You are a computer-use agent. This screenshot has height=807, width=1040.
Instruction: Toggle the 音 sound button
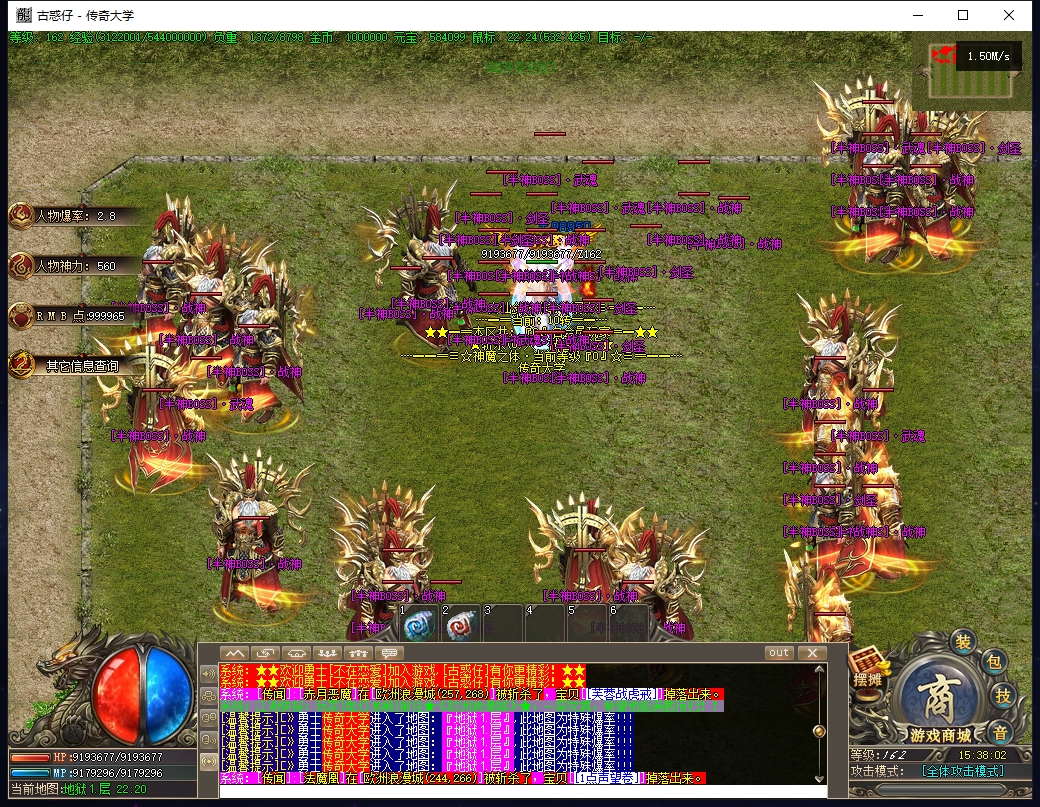(x=999, y=732)
